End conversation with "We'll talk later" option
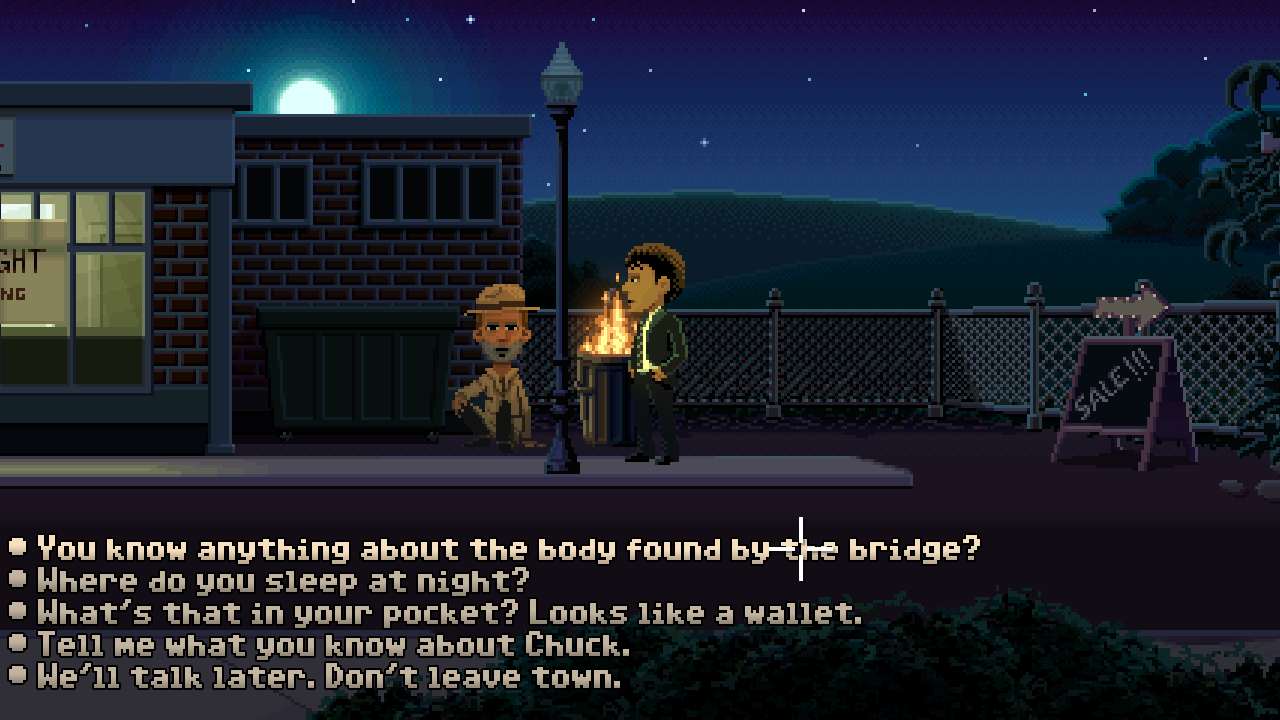The image size is (1280, 720). pos(329,676)
